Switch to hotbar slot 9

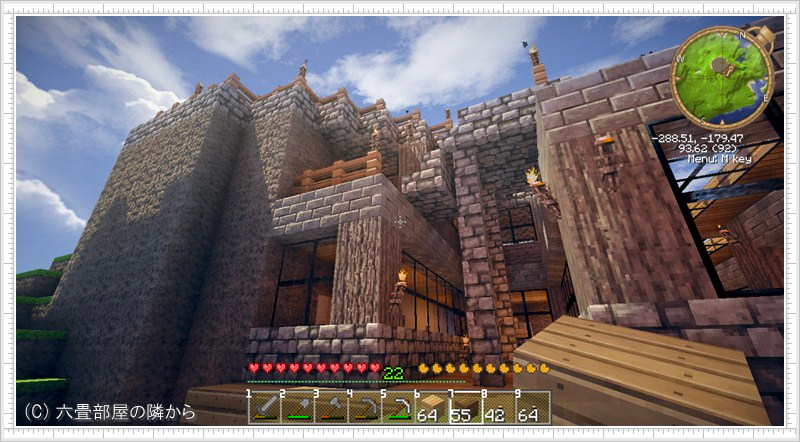(531, 406)
